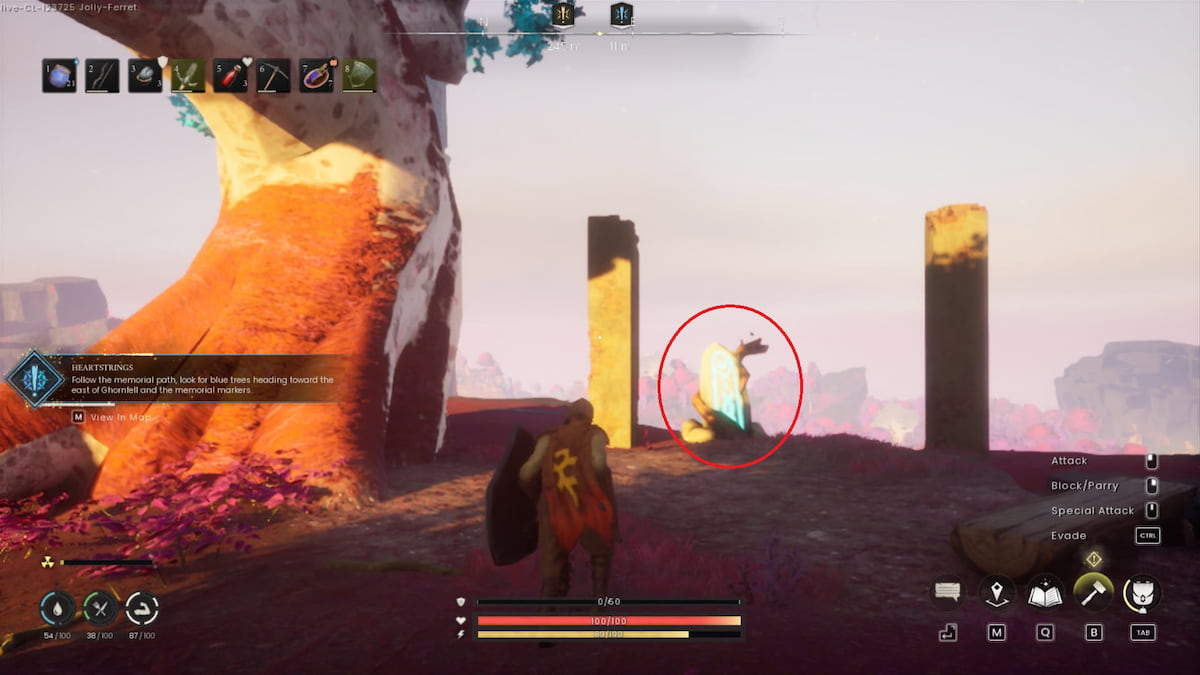Equip the pickaxe in hotbar slot 6
1200x675 pixels.
coord(274,76)
